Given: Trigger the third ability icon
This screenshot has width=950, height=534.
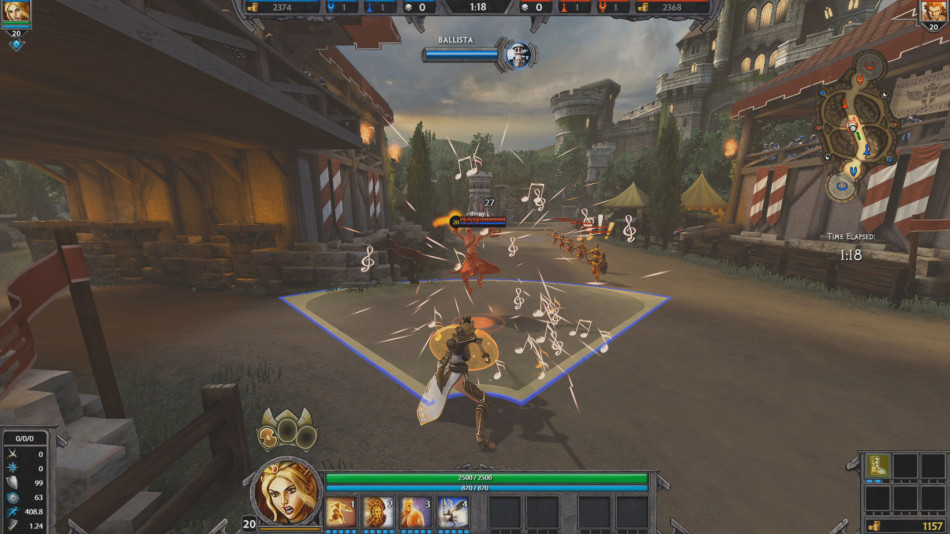Looking at the screenshot, I should click(x=414, y=512).
